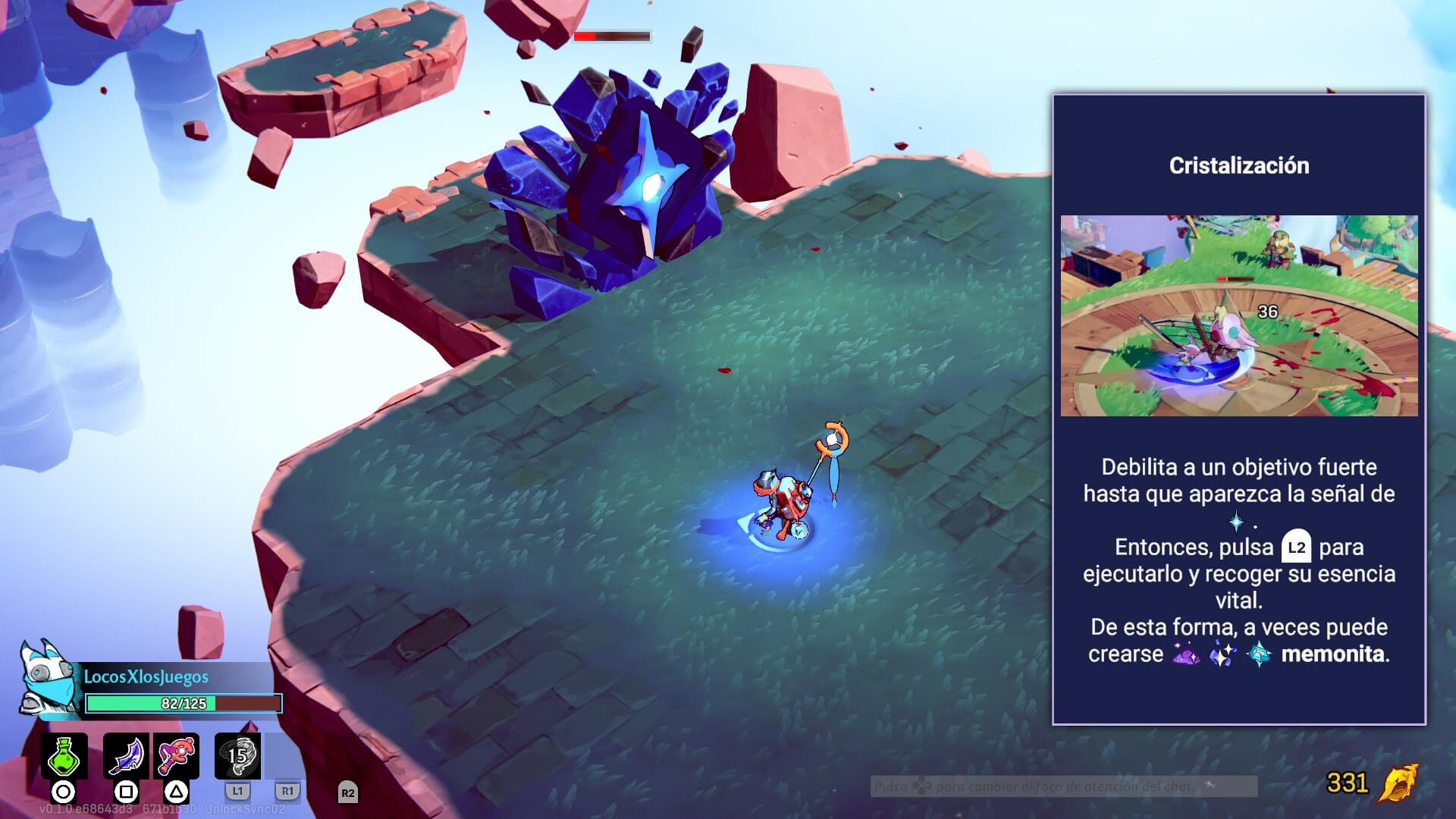This screenshot has height=819, width=1456.
Task: Select the orange staff weapon slot
Action: [x=177, y=755]
